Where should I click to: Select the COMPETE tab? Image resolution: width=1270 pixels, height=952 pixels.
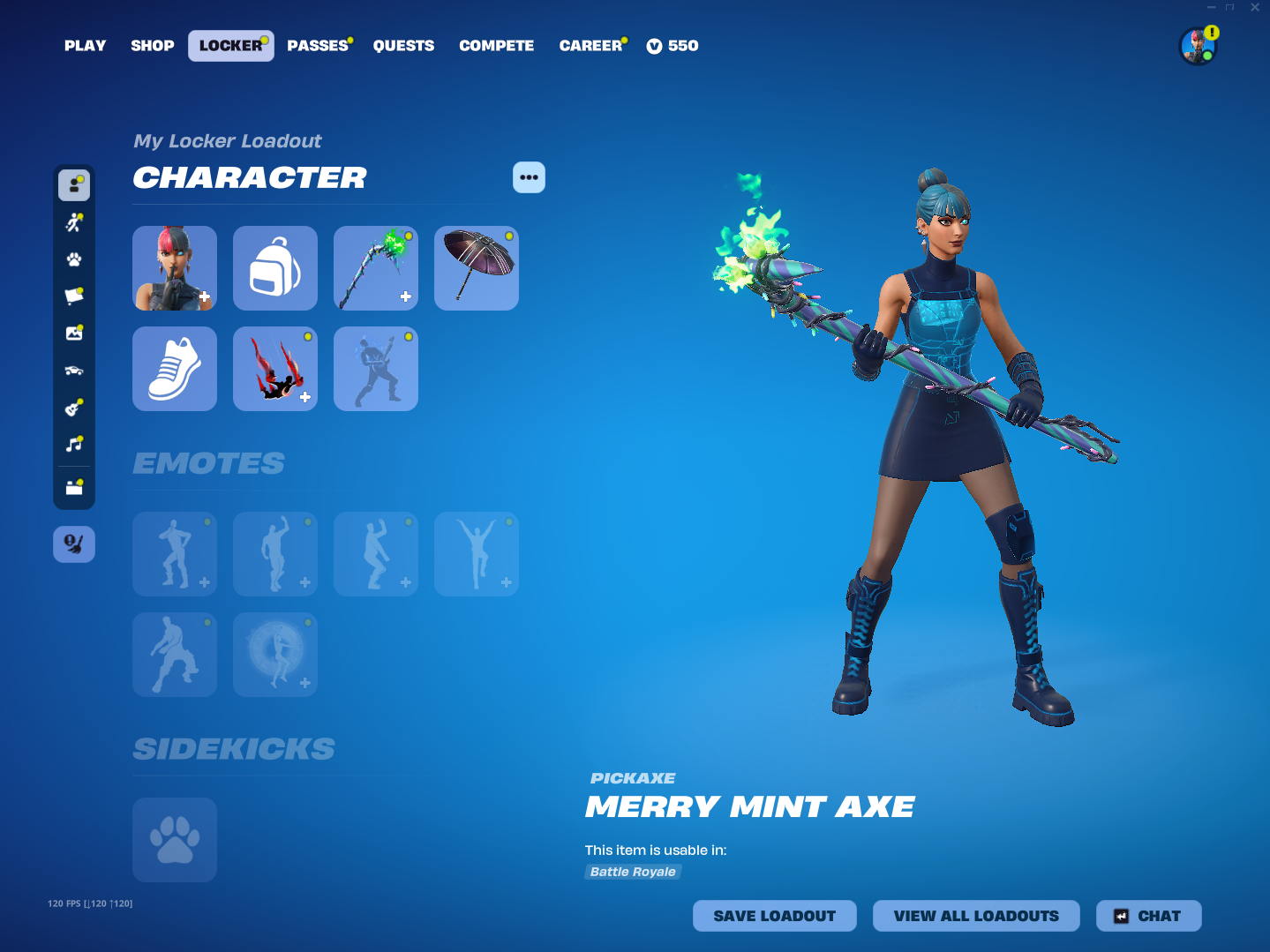click(497, 46)
